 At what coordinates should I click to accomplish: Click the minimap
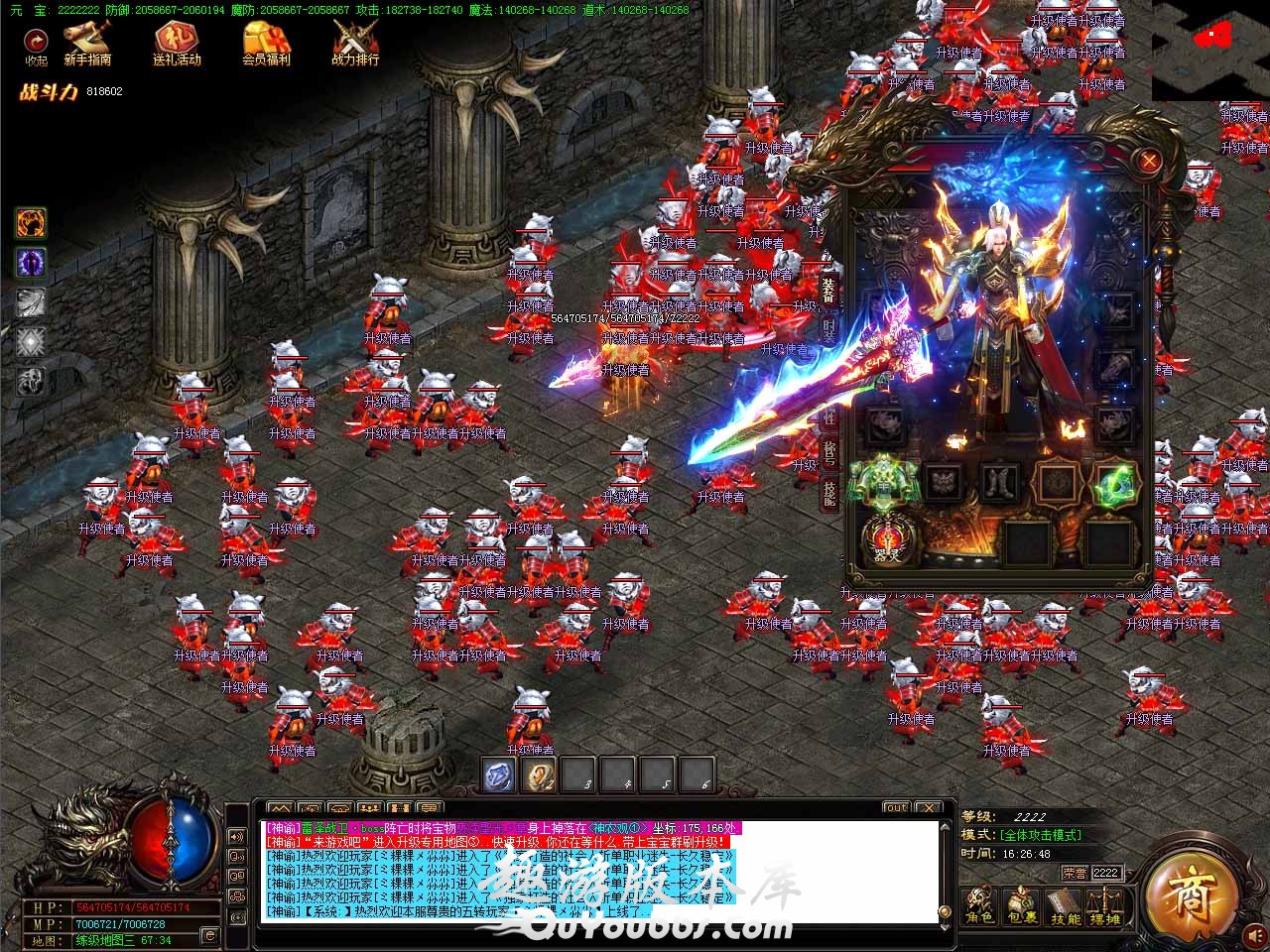1209,50
